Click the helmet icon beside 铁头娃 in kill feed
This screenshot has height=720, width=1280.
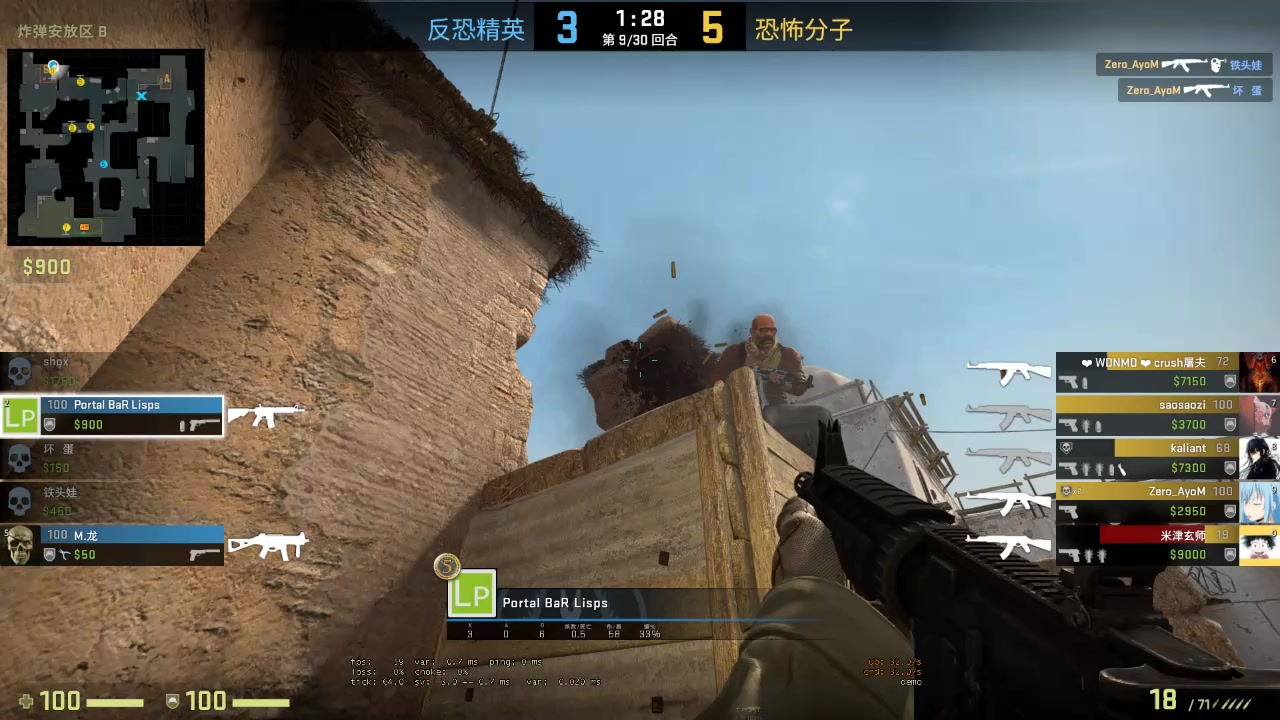point(1216,64)
